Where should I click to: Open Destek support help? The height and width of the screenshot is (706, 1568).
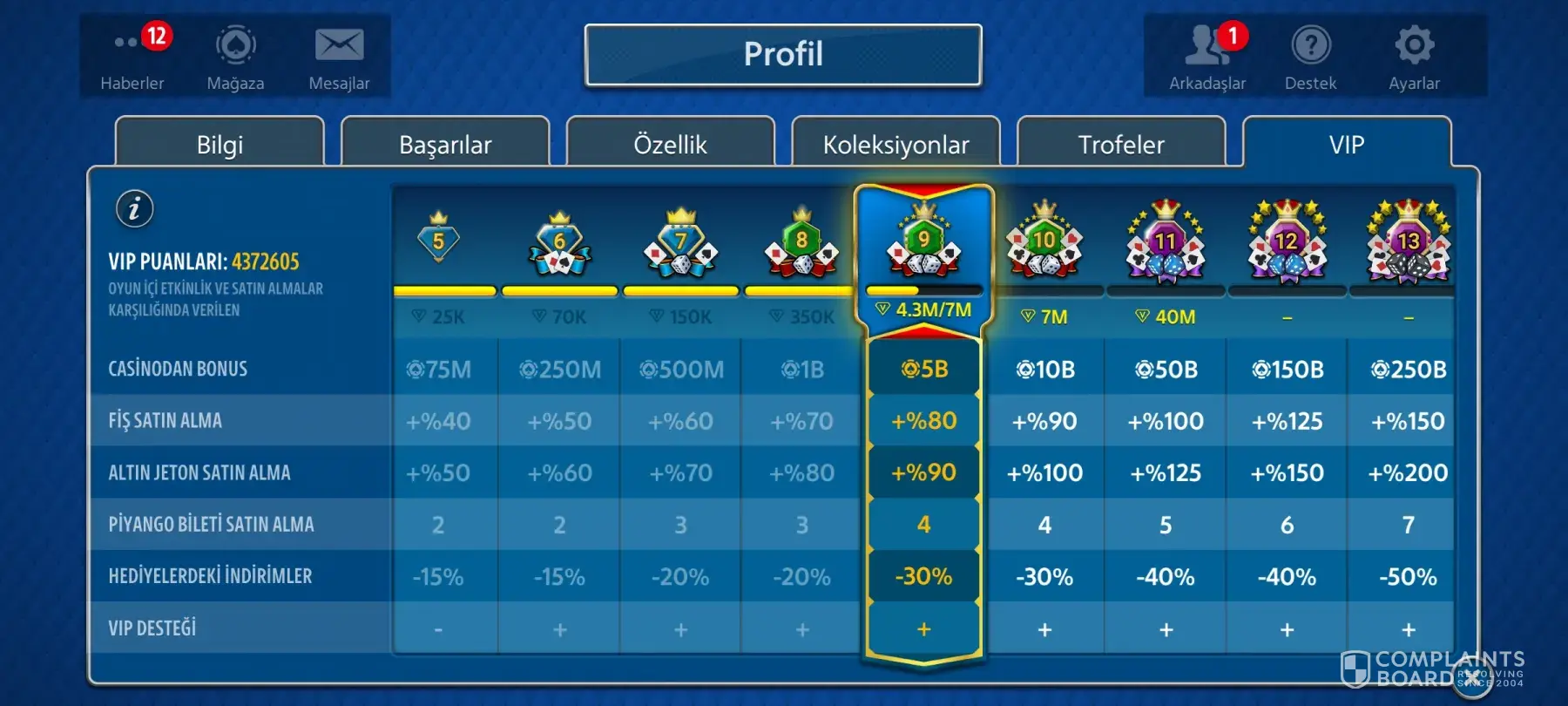(x=1310, y=56)
